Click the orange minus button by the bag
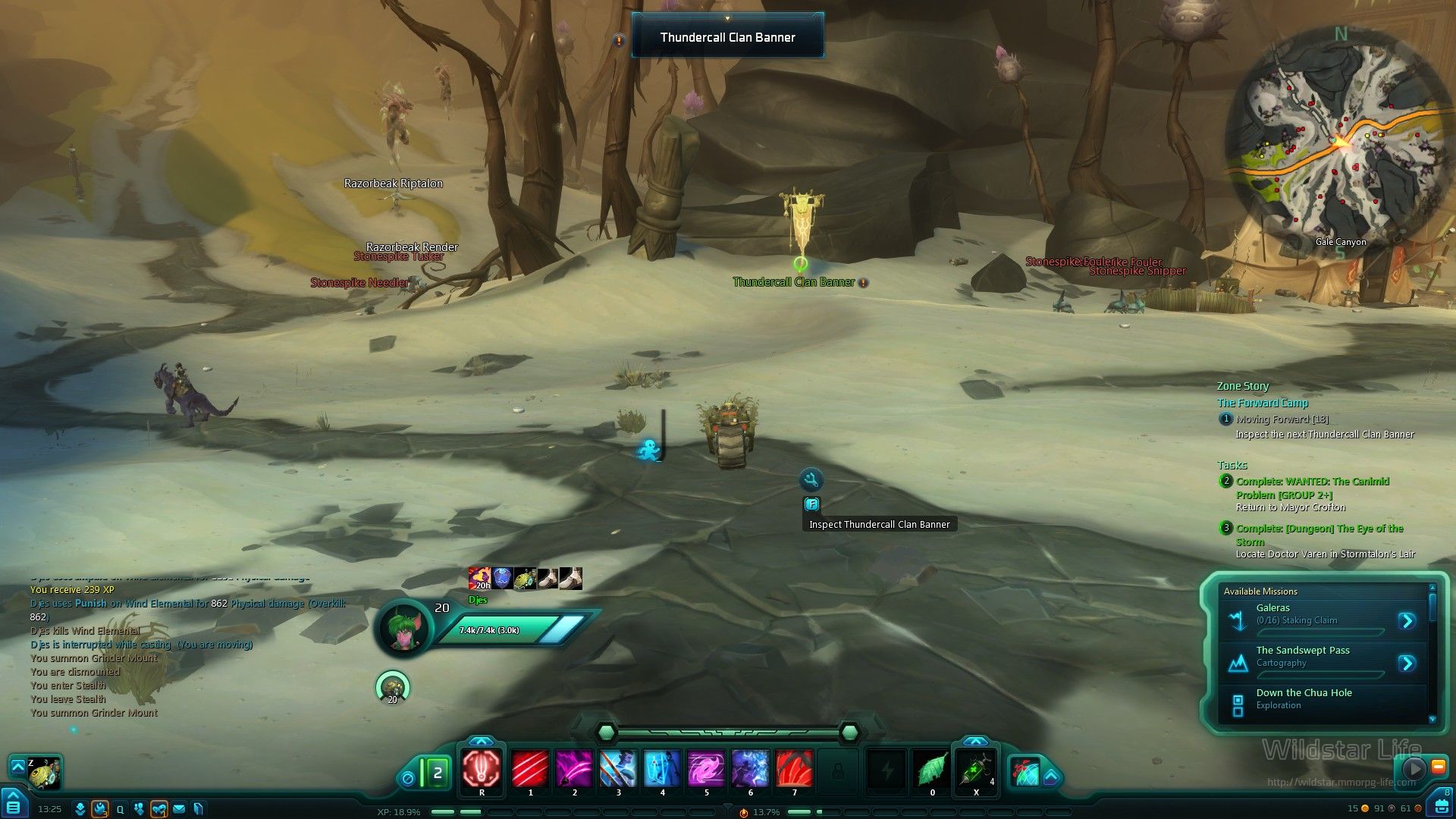Image resolution: width=1456 pixels, height=819 pixels. click(x=1438, y=767)
